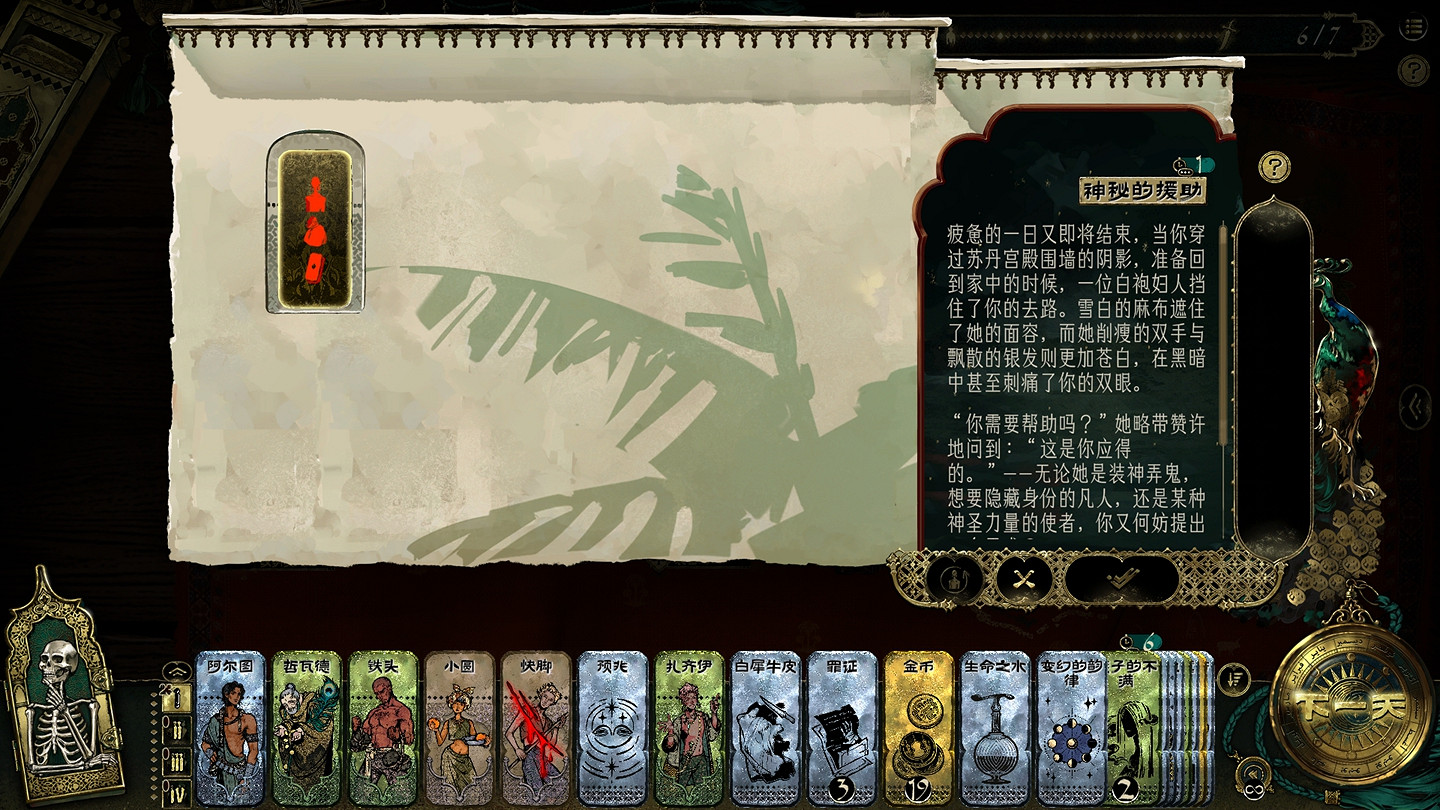This screenshot has width=1440, height=810.
Task: Confirm the event with the checkmark button
Action: 1121,577
